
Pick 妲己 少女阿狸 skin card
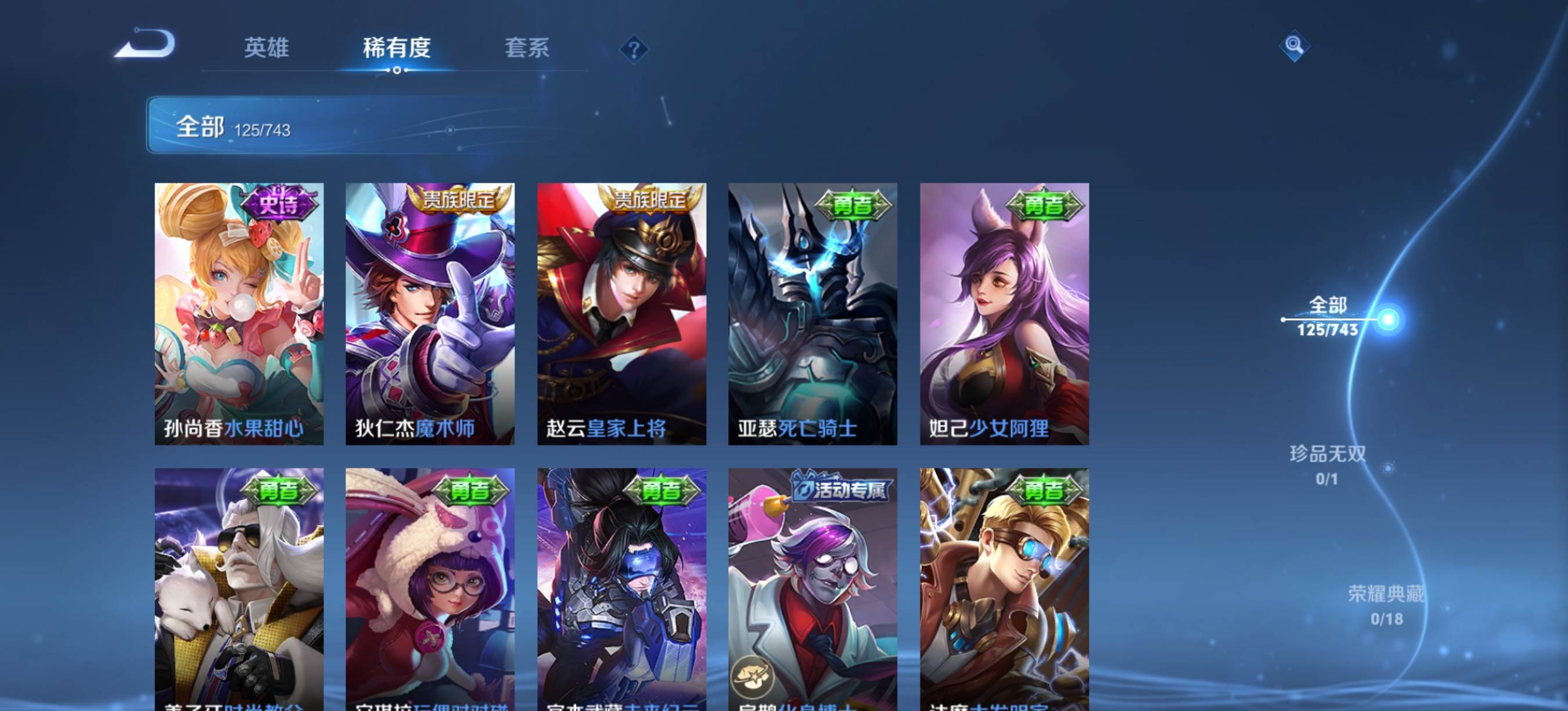click(1004, 314)
